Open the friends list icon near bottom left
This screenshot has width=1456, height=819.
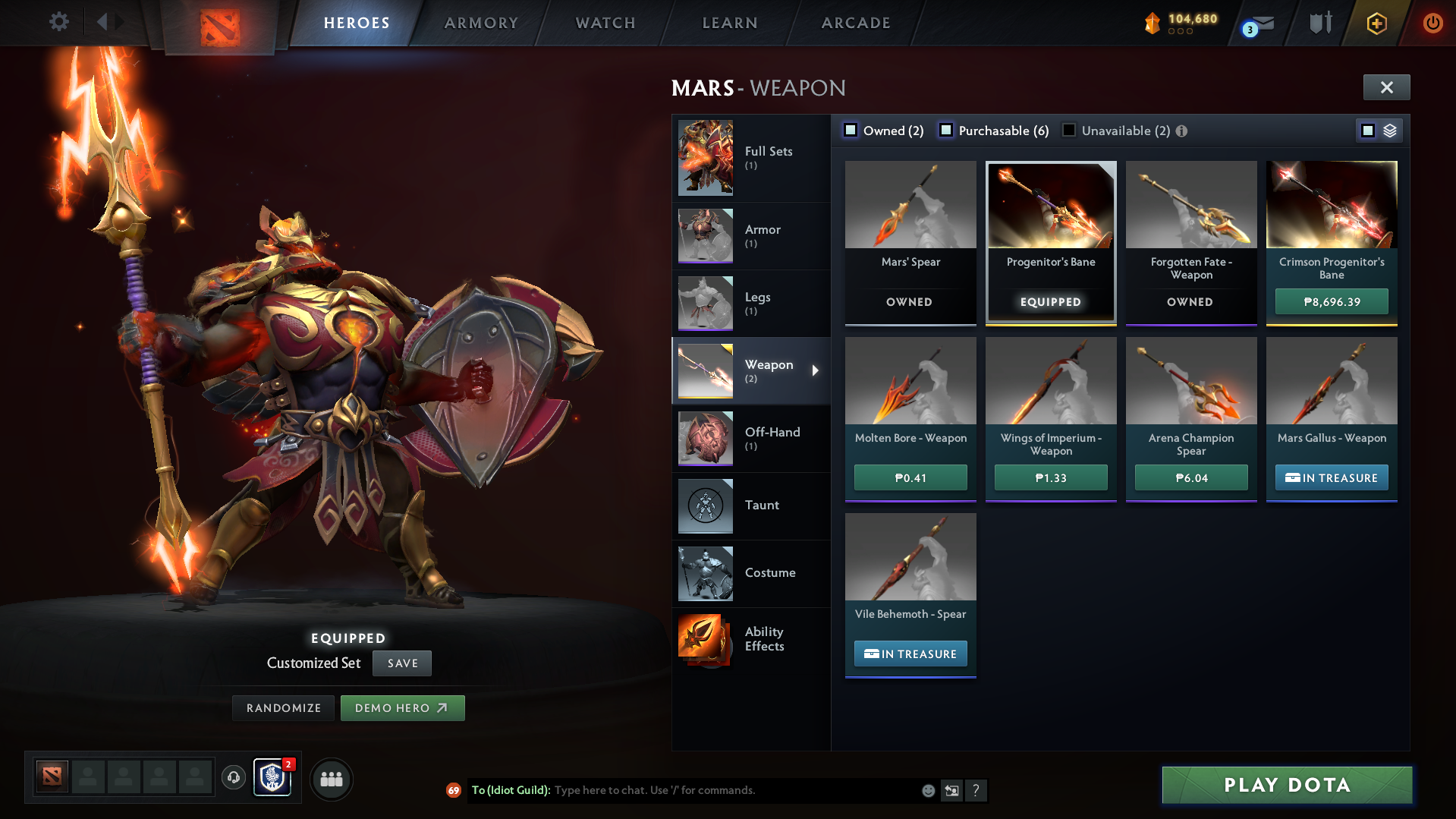[331, 779]
